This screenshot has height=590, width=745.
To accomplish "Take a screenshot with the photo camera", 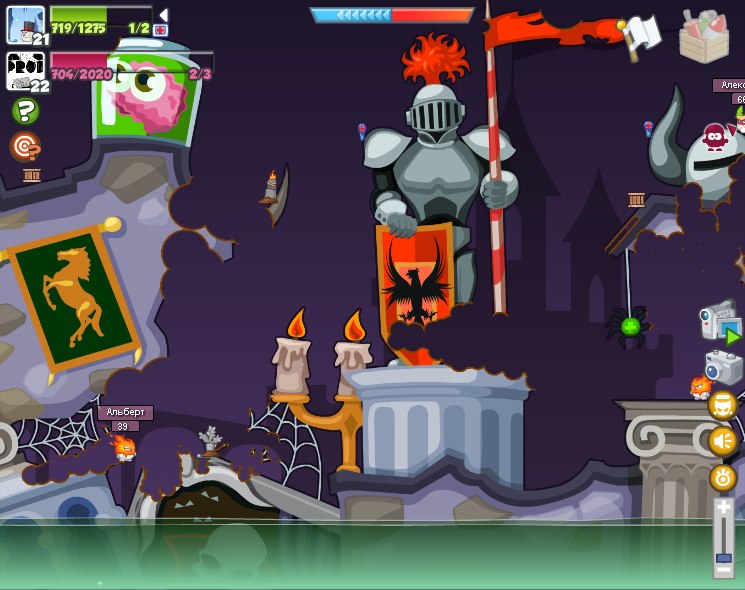I will [723, 366].
